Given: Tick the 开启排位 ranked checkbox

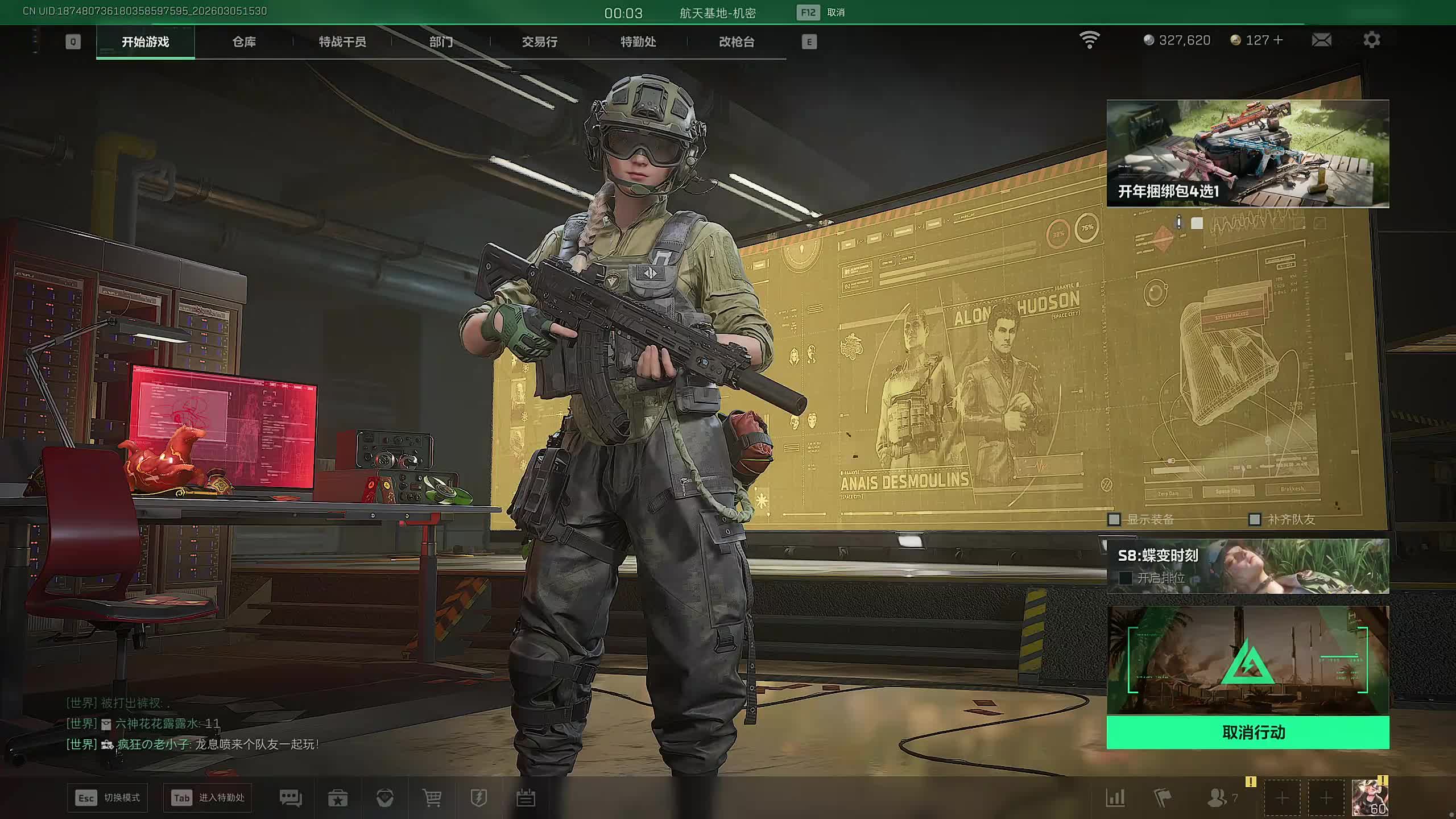Looking at the screenshot, I should click(x=1125, y=578).
